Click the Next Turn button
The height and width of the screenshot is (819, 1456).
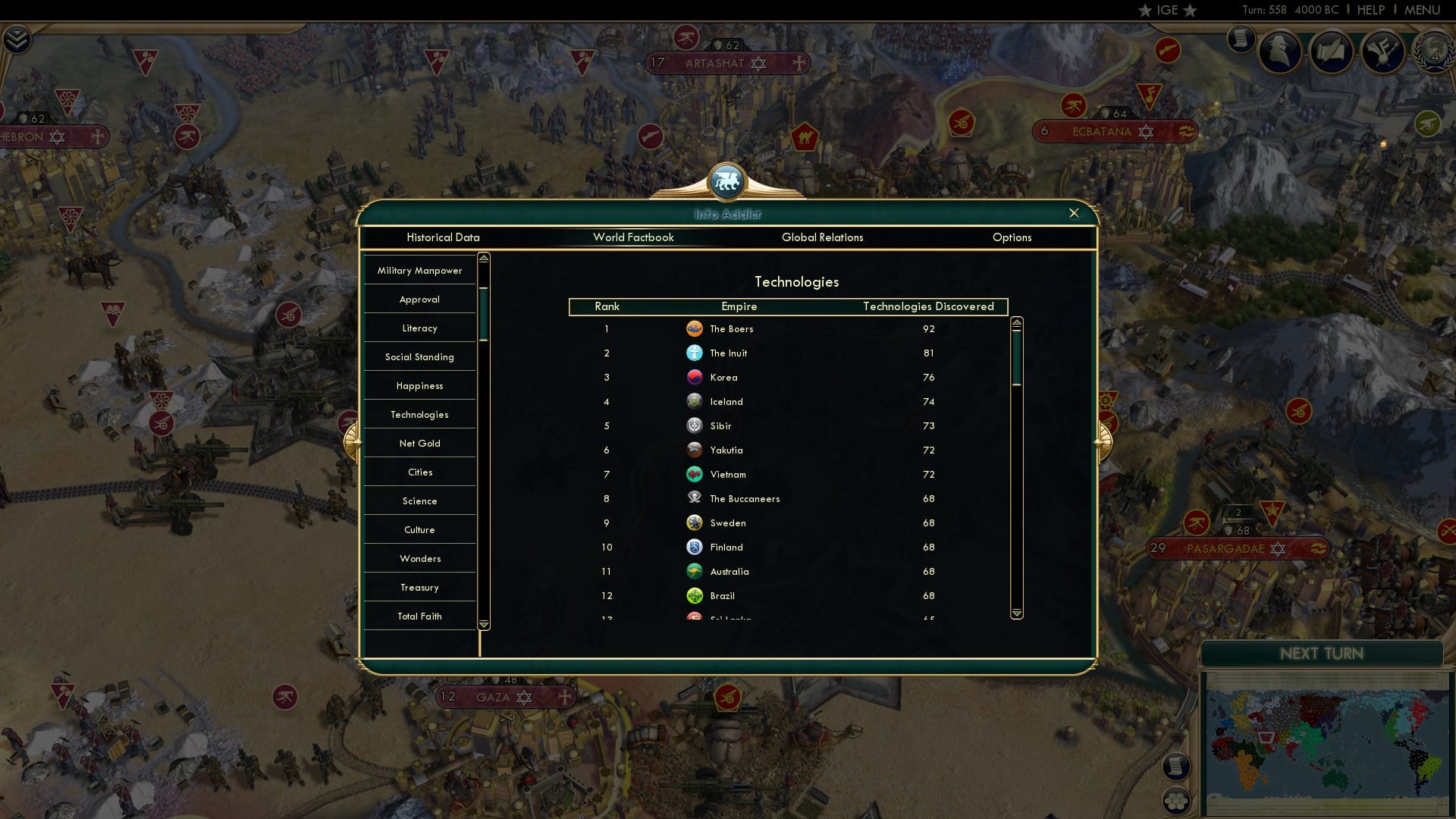coord(1321,654)
